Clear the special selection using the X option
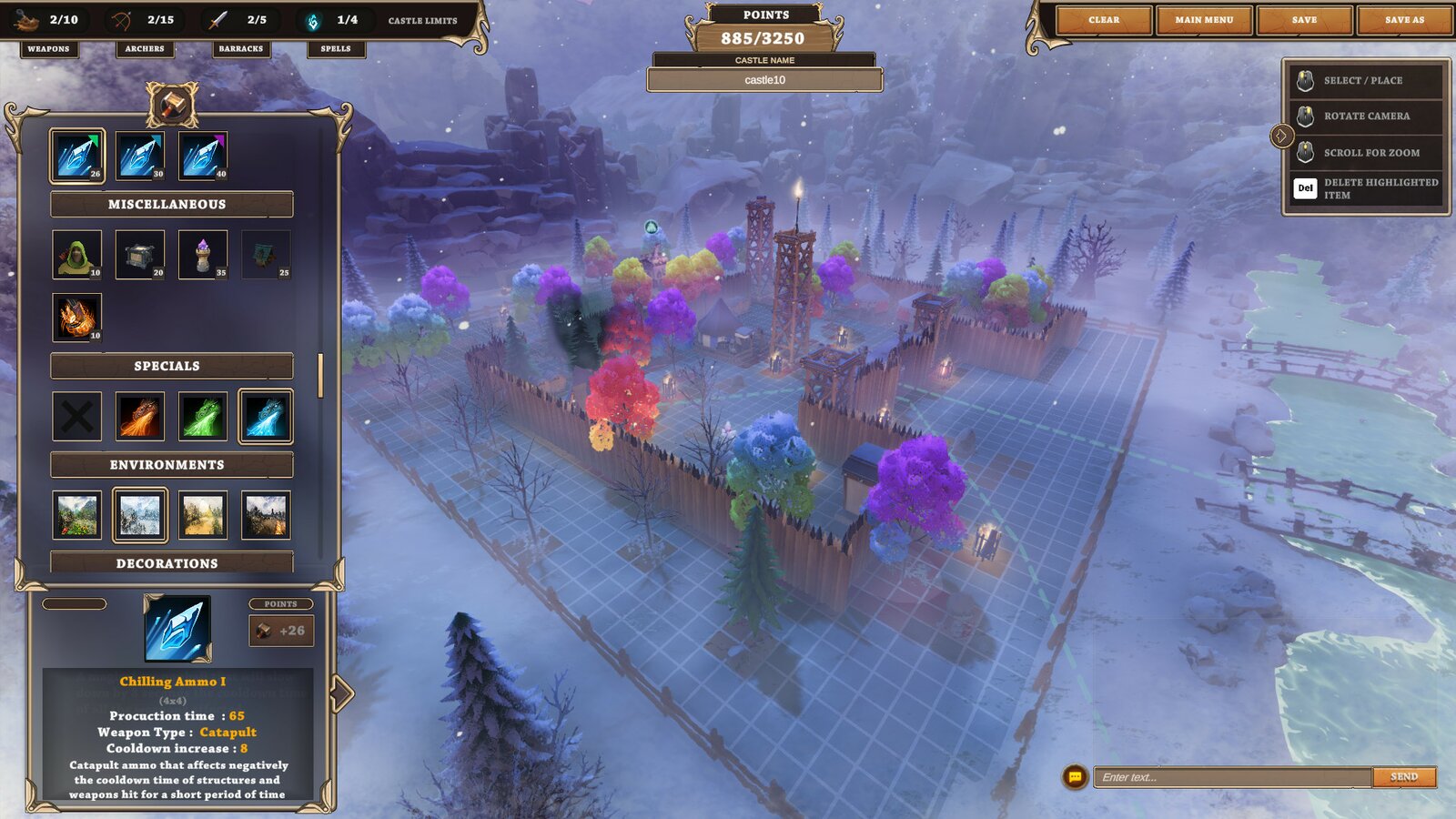 (x=76, y=416)
